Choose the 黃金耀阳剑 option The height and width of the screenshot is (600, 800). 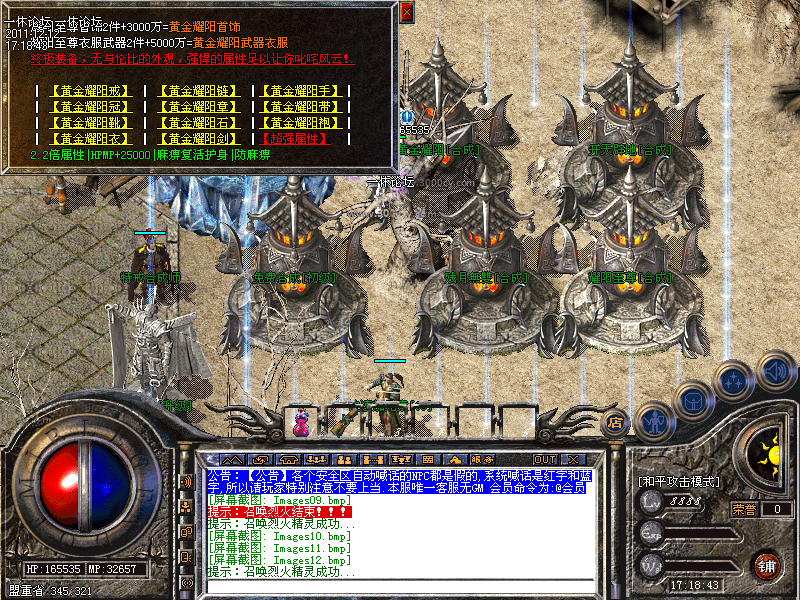(x=201, y=139)
